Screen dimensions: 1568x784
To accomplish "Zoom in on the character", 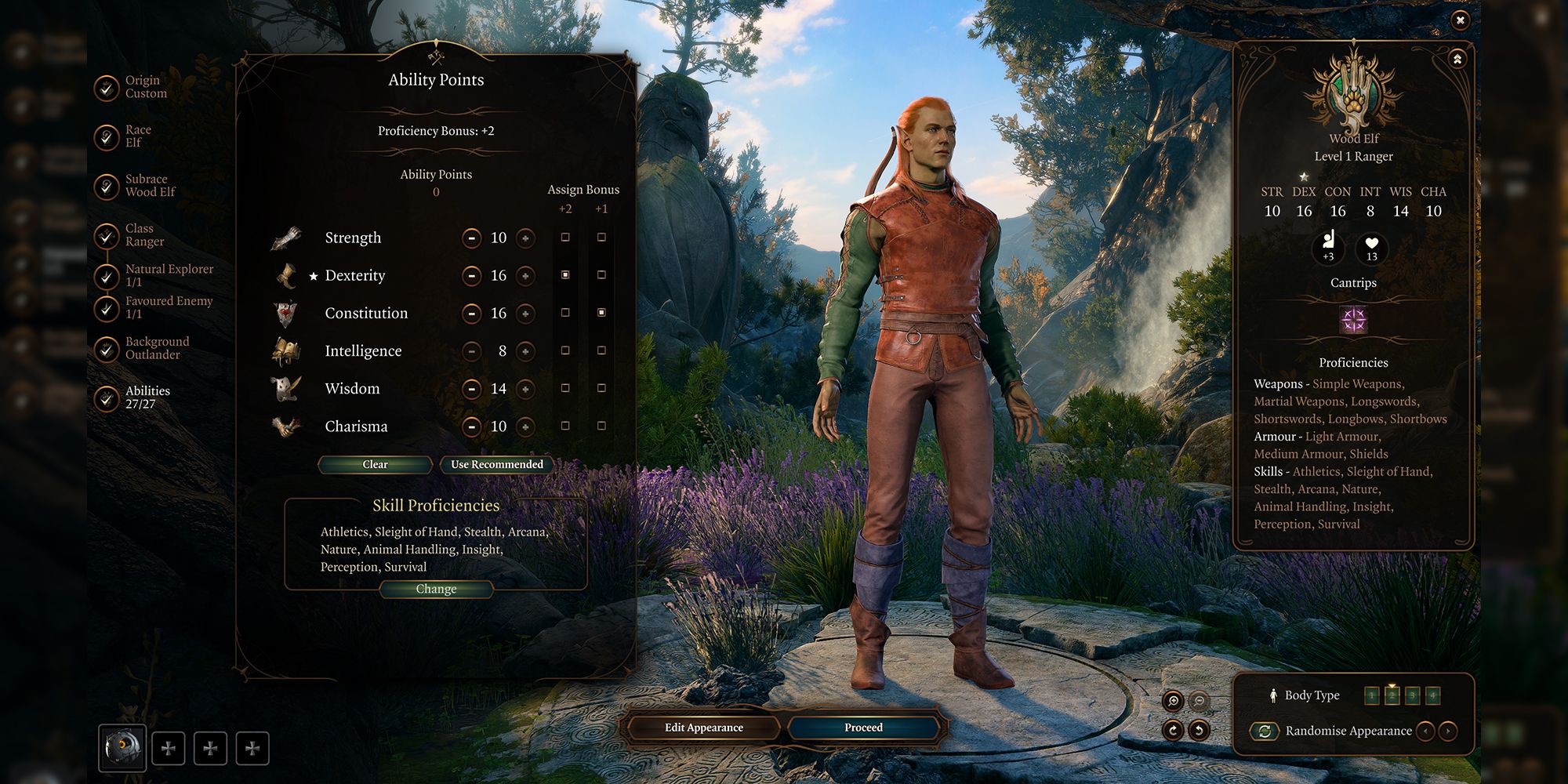I will 1173,701.
